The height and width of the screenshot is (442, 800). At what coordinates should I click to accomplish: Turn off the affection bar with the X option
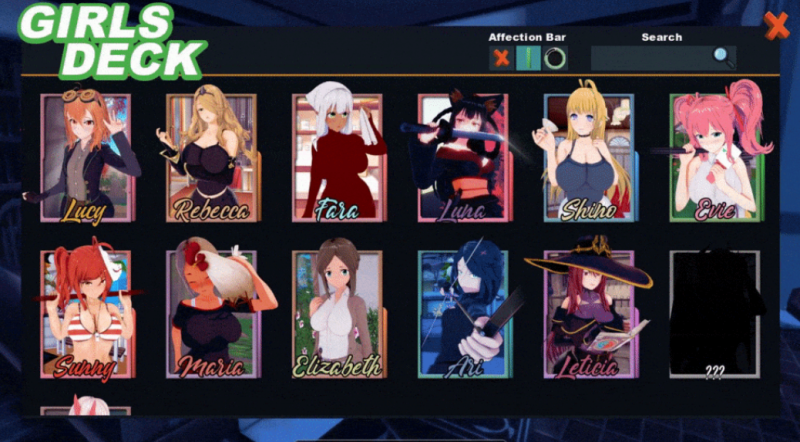point(501,58)
